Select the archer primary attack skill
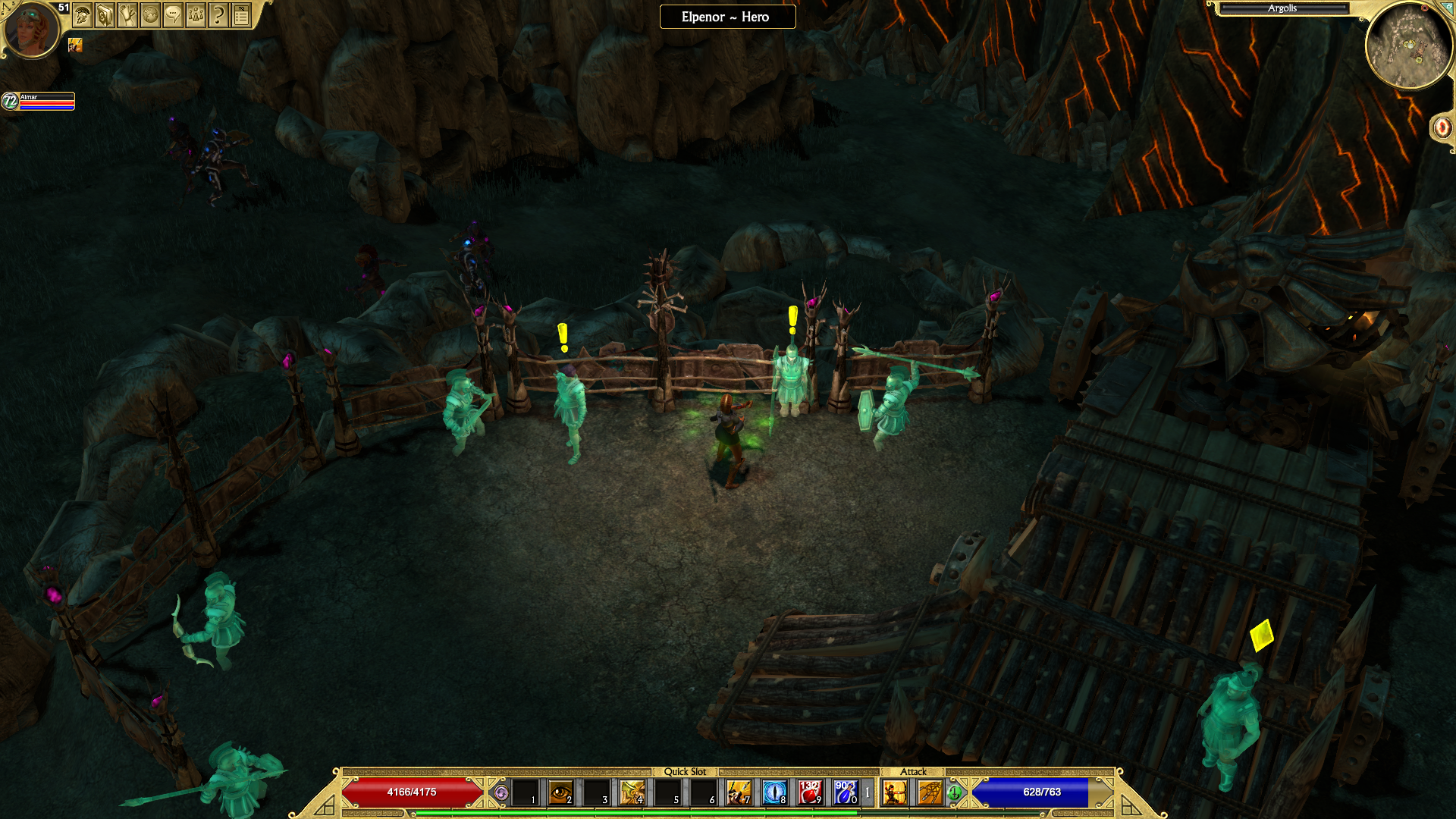The width and height of the screenshot is (1456, 819). click(895, 792)
